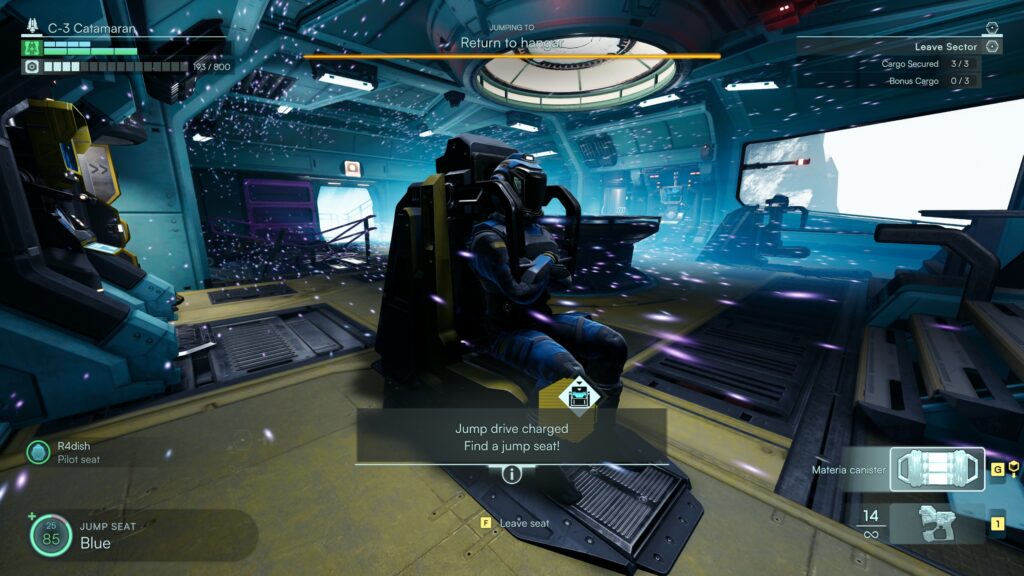
Task: Click Blue's circular health portrait
Action: point(50,536)
